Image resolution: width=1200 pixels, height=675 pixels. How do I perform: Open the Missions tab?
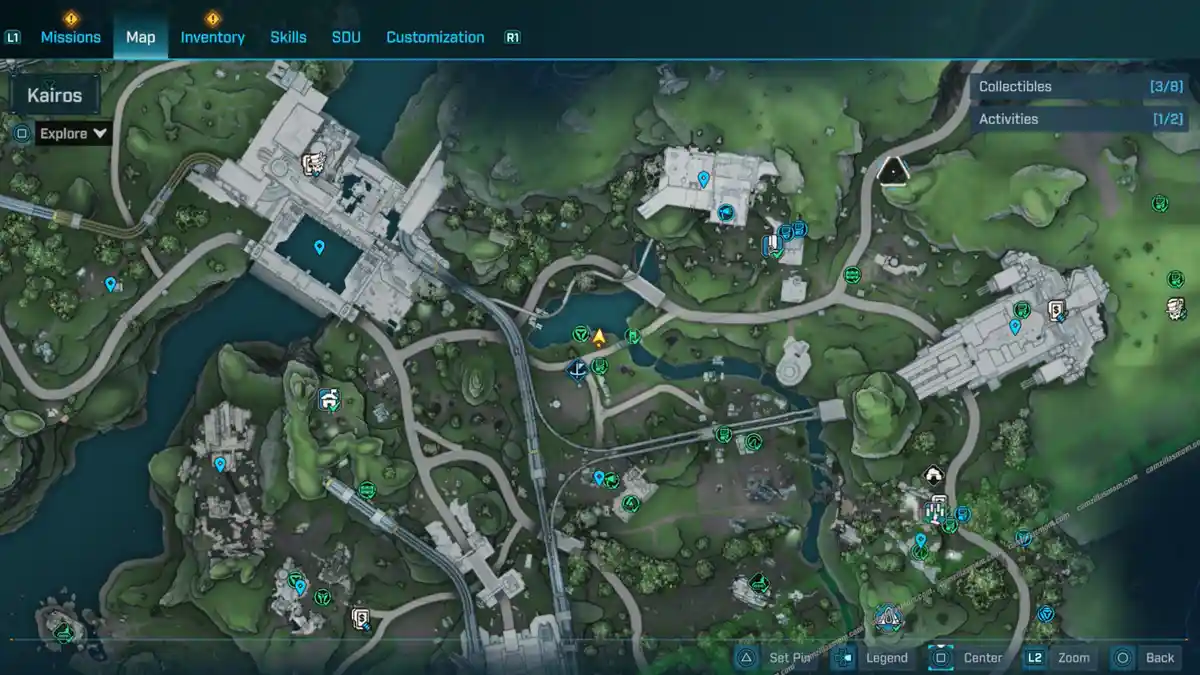coord(70,37)
